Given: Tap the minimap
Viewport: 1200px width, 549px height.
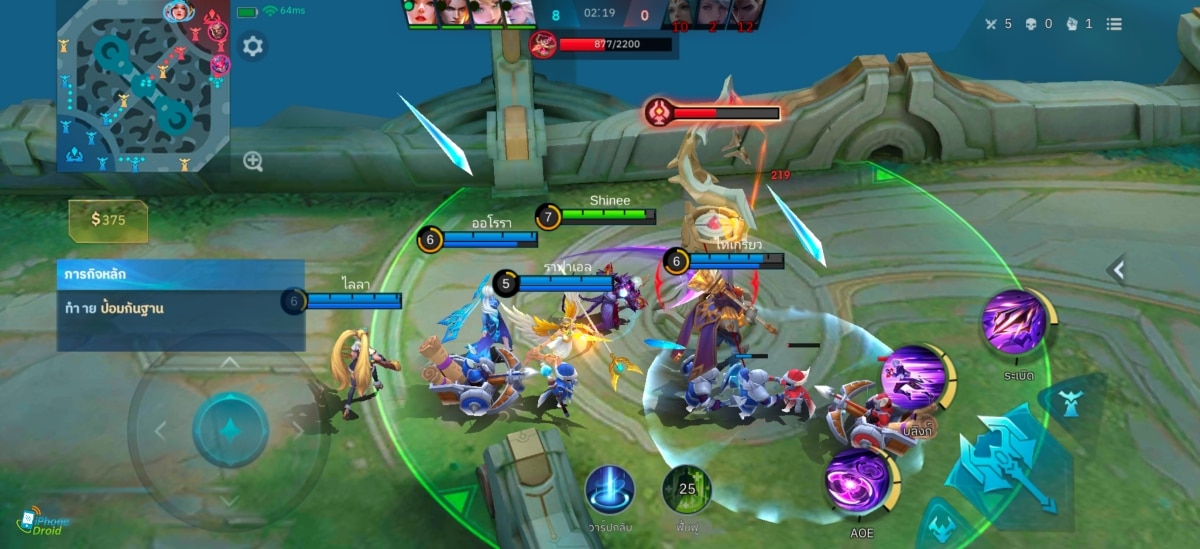Looking at the screenshot, I should tap(143, 86).
